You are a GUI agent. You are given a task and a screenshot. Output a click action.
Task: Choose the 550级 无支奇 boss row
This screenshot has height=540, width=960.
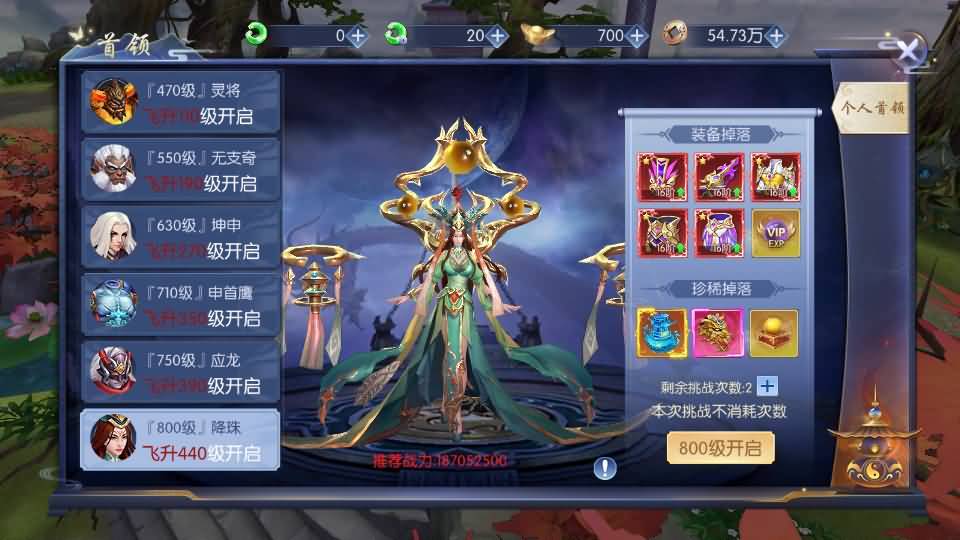(180, 172)
